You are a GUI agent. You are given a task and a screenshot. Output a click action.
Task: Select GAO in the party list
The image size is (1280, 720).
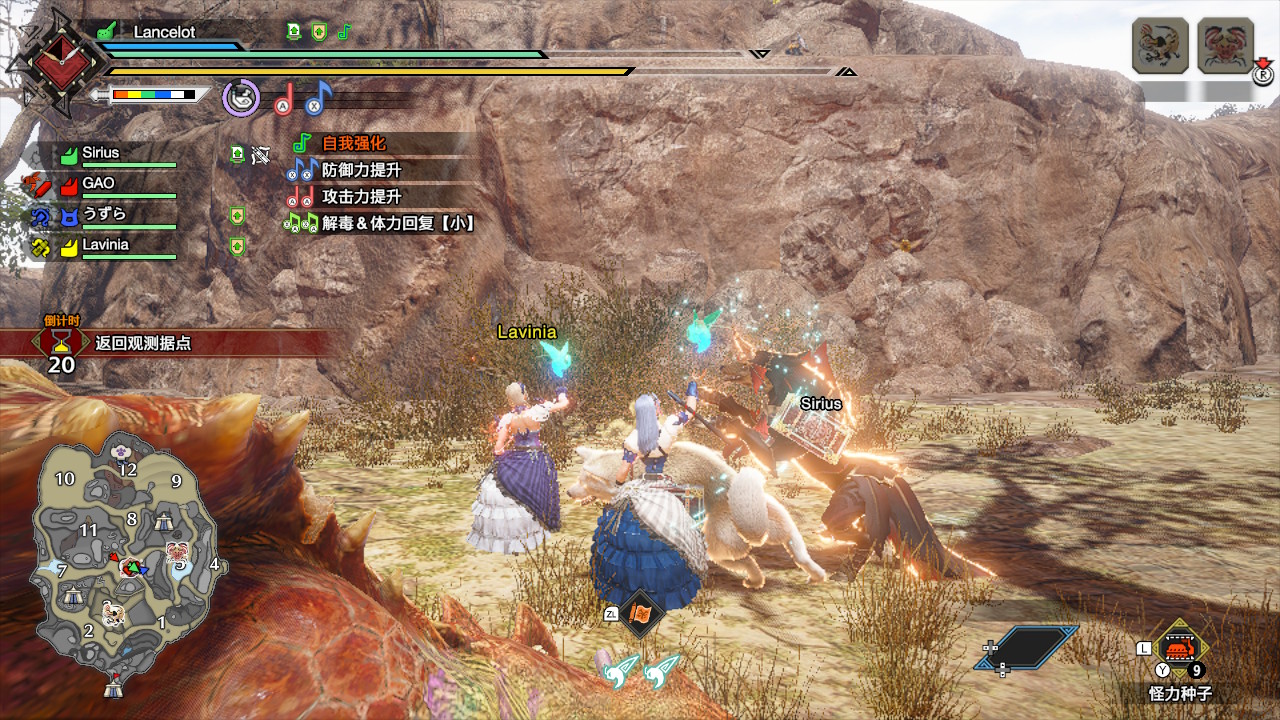pos(98,184)
